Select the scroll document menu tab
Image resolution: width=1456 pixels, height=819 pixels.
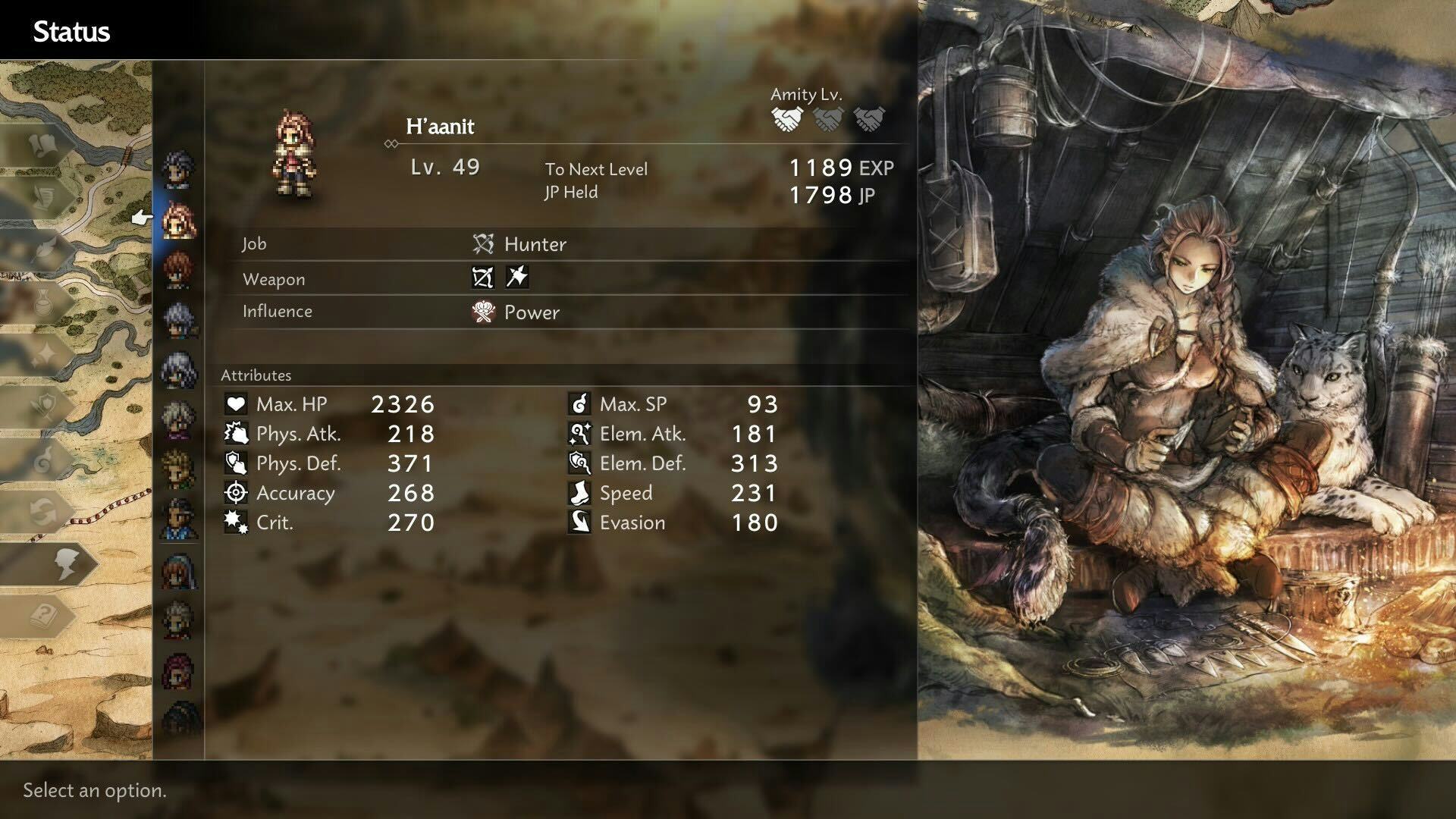44,197
